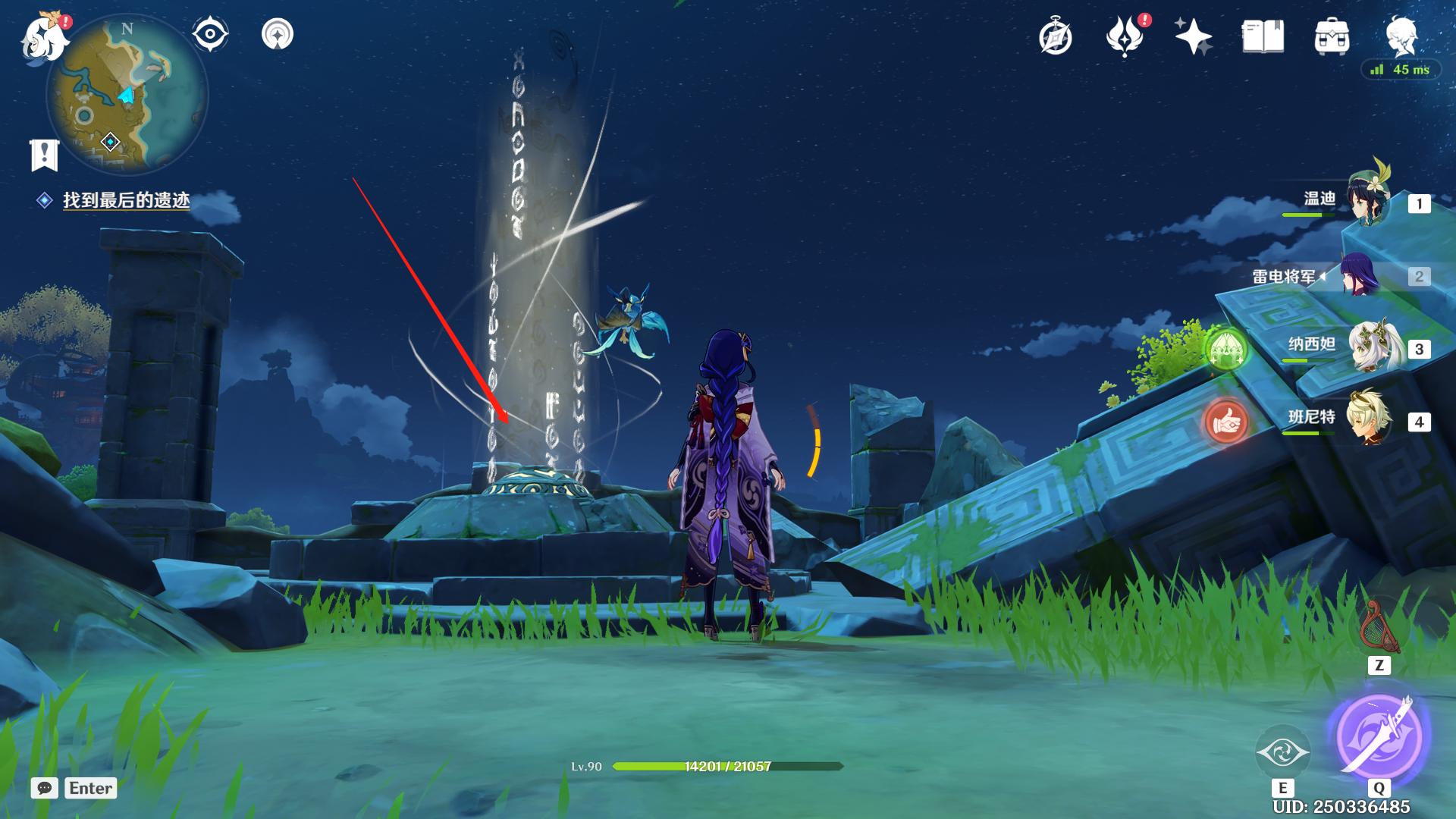
Task: Open the events icon with red alert
Action: 1125,36
